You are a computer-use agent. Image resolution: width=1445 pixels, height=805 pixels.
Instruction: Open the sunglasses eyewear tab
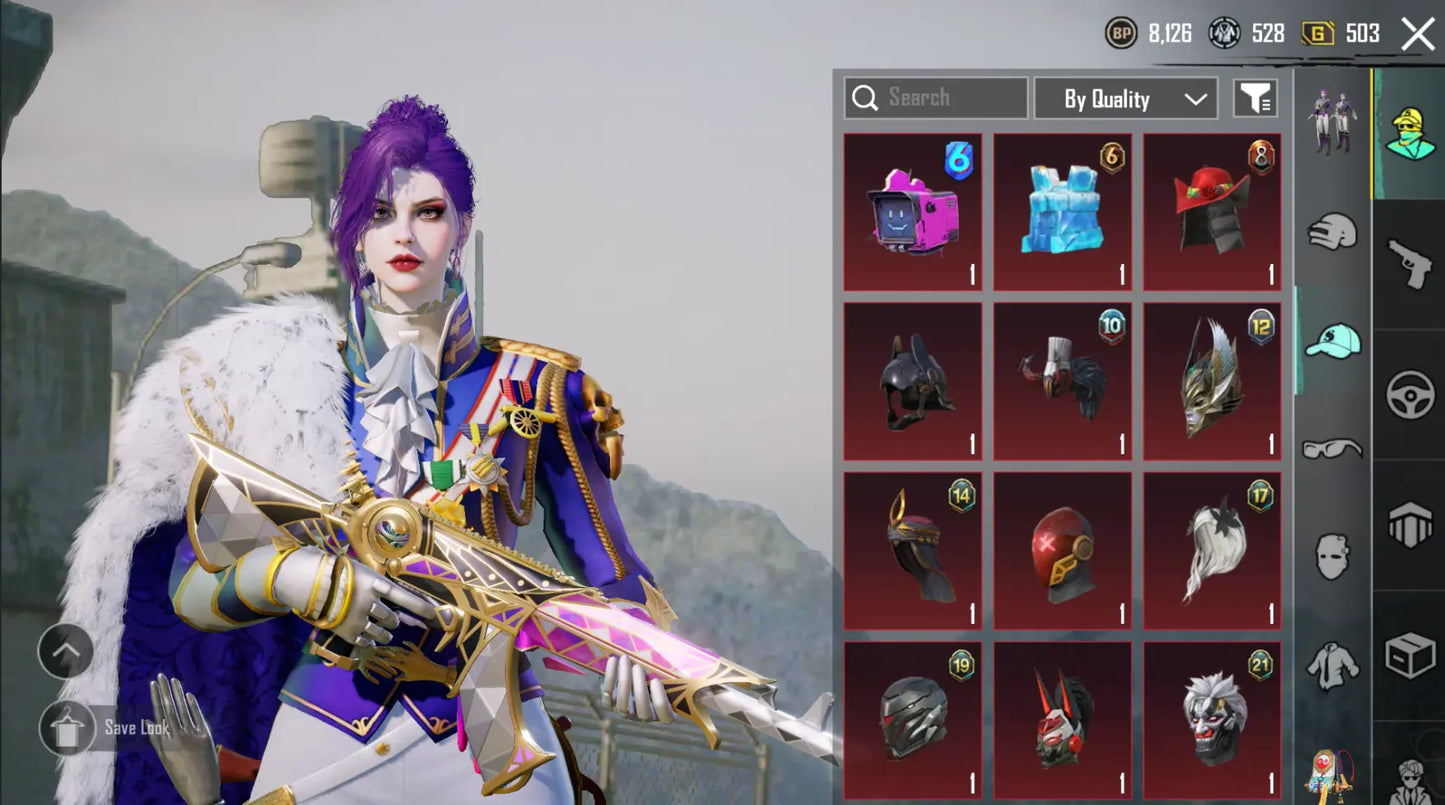coord(1333,448)
